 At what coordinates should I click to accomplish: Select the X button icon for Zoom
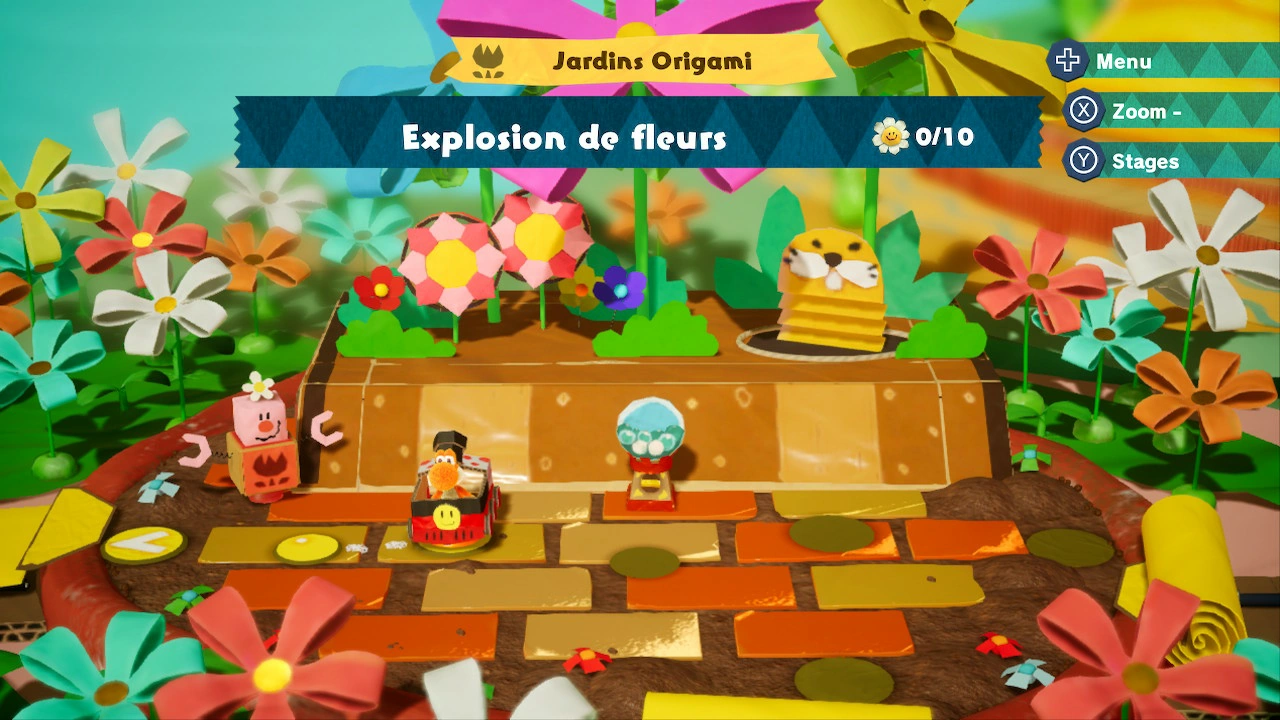pyautogui.click(x=1085, y=111)
